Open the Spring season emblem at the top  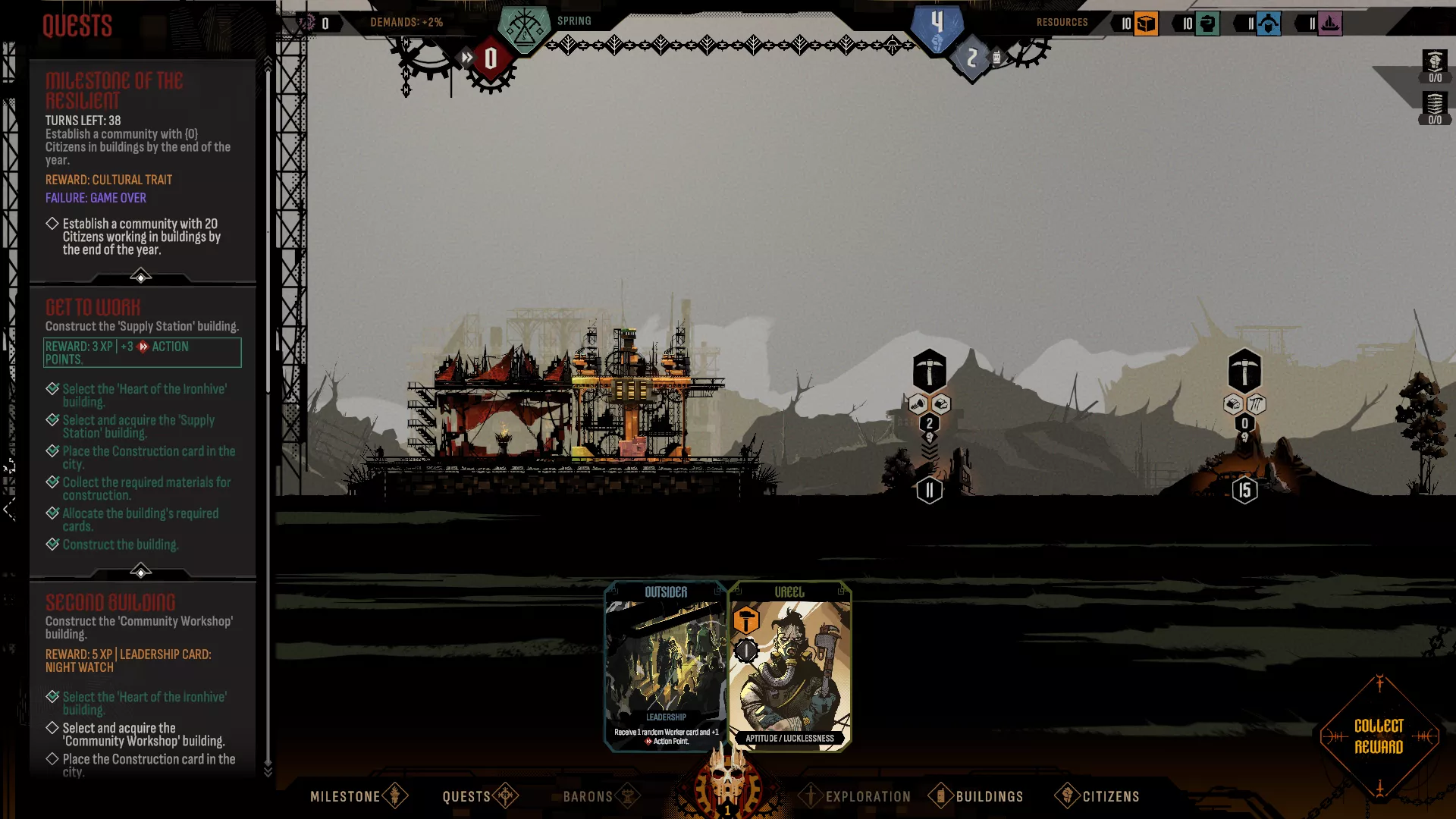tap(523, 24)
